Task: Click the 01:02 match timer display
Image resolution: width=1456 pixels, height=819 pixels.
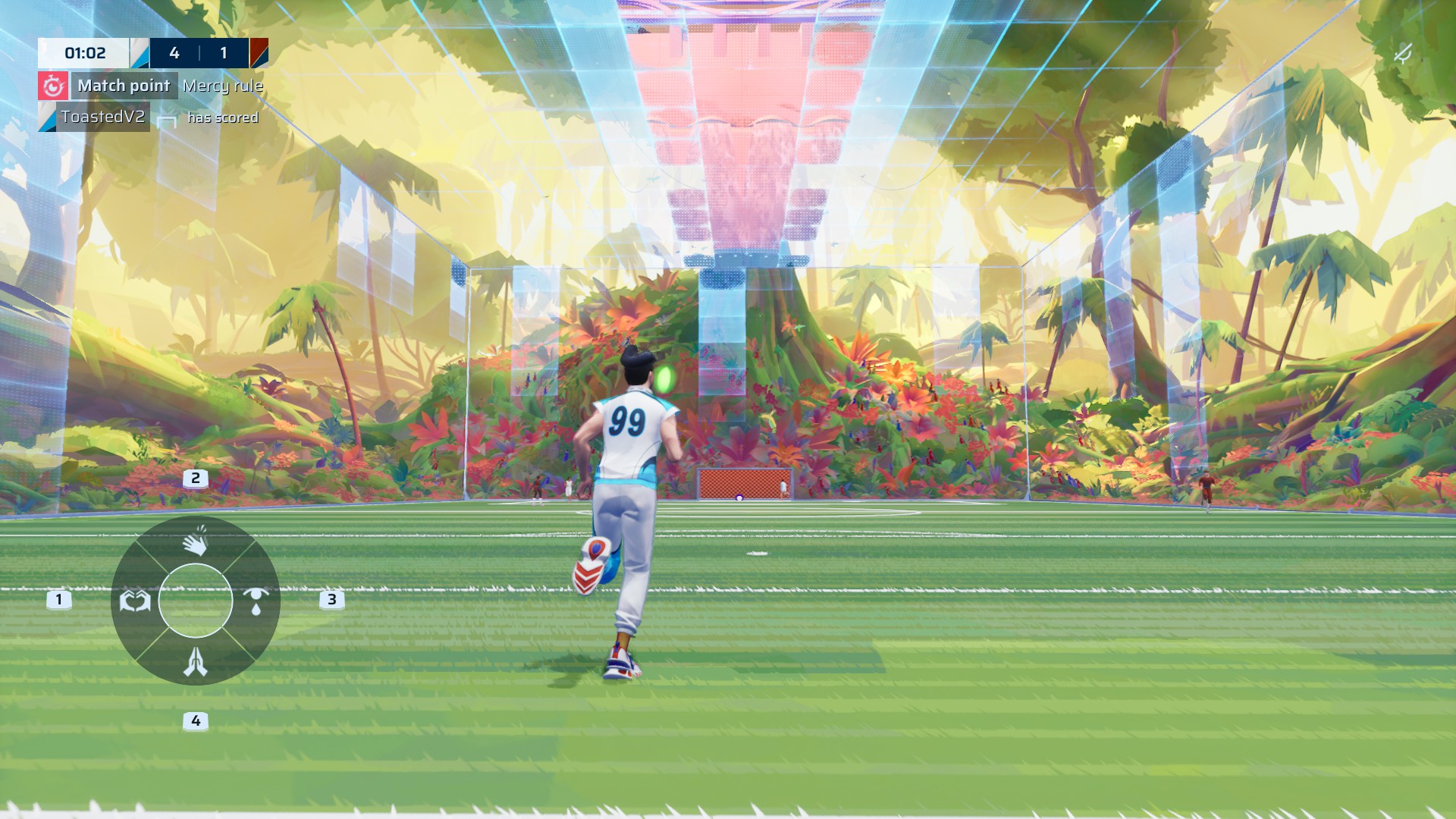Action: [x=86, y=53]
